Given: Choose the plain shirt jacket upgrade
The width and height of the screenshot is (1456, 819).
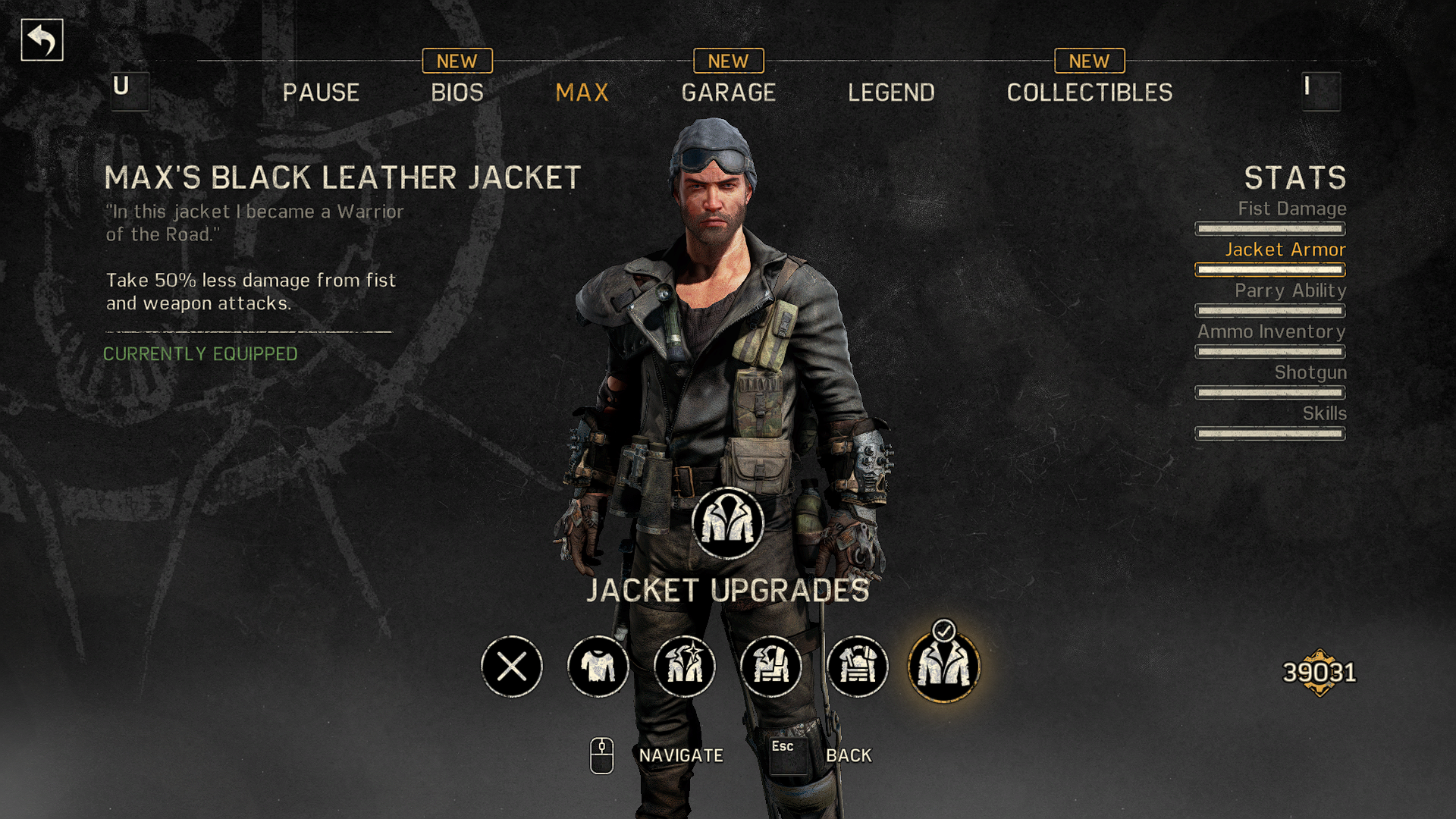Looking at the screenshot, I should click(598, 667).
